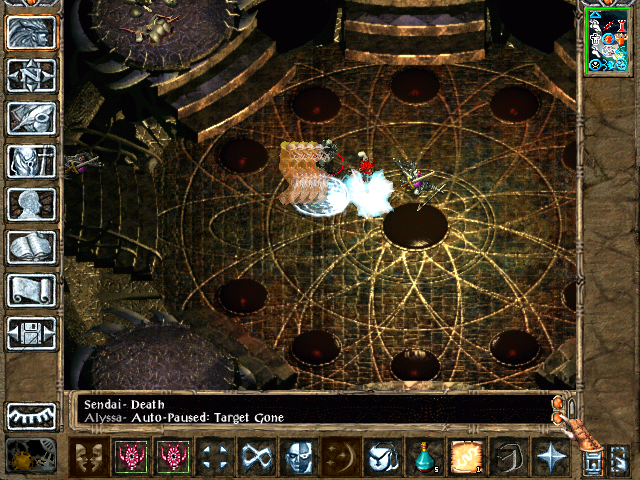This screenshot has height=480, width=640.
Task: Open options with the floppy disk button
Action: coord(32,333)
